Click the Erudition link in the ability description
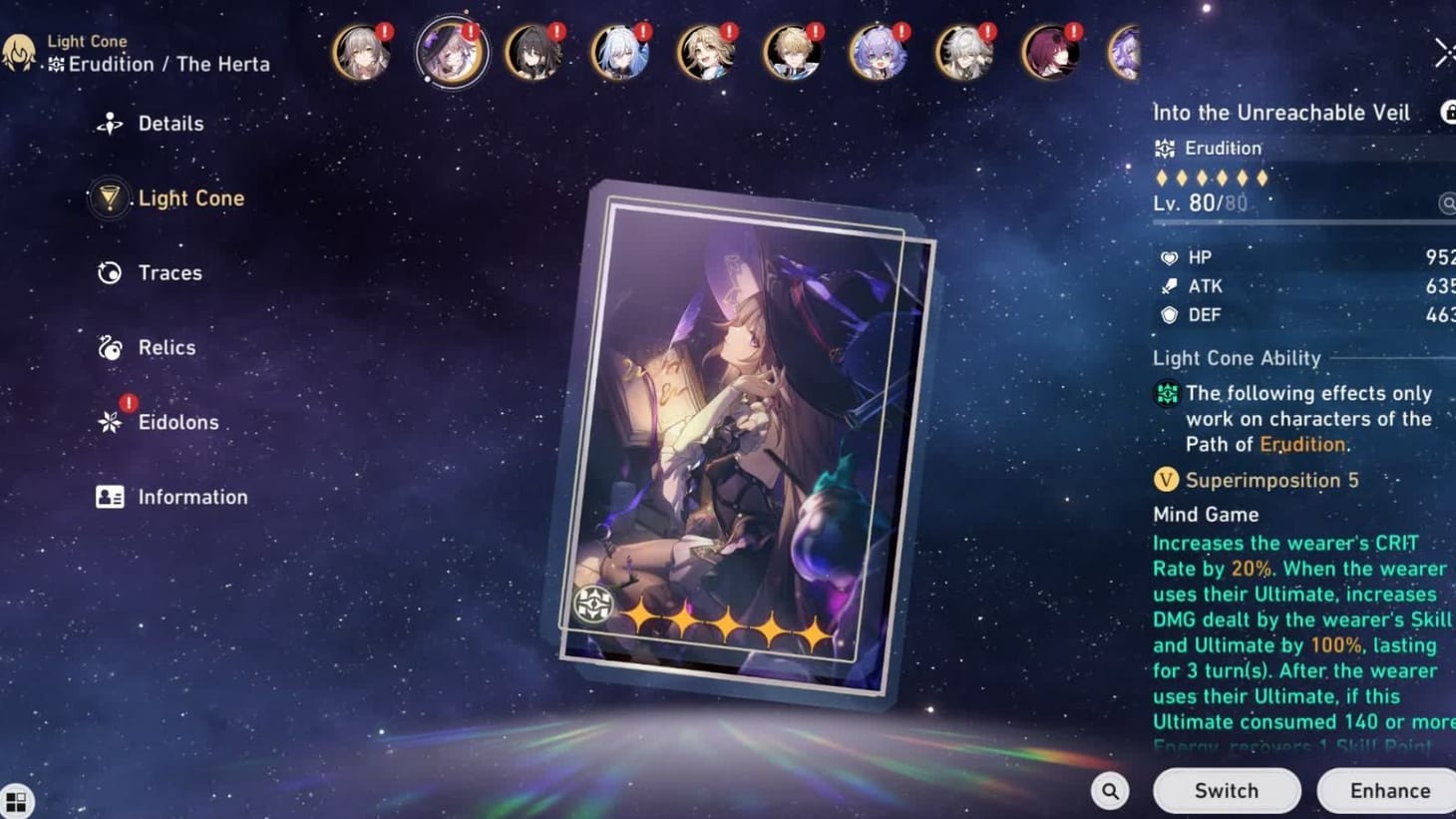The height and width of the screenshot is (819, 1456). (1302, 444)
